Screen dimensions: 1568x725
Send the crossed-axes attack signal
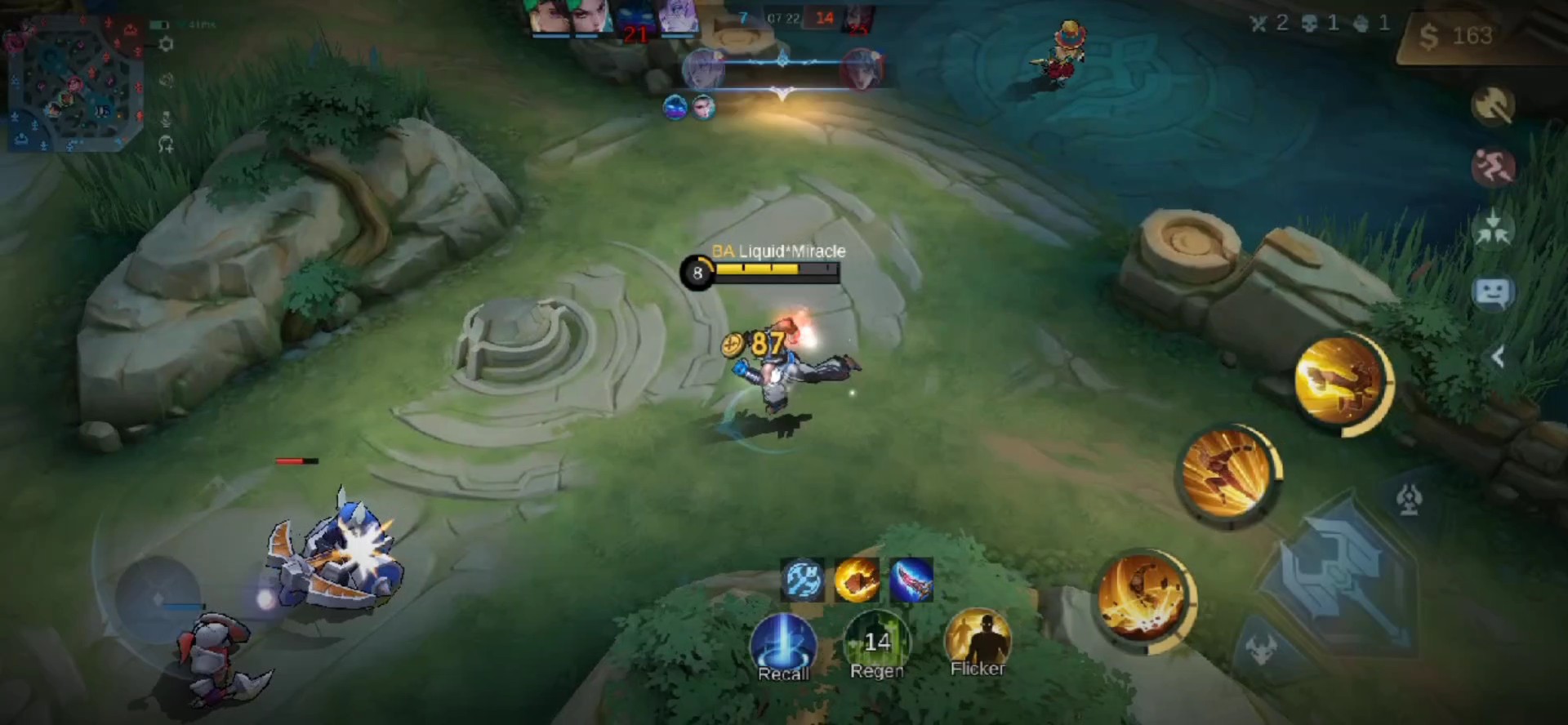[1493, 105]
